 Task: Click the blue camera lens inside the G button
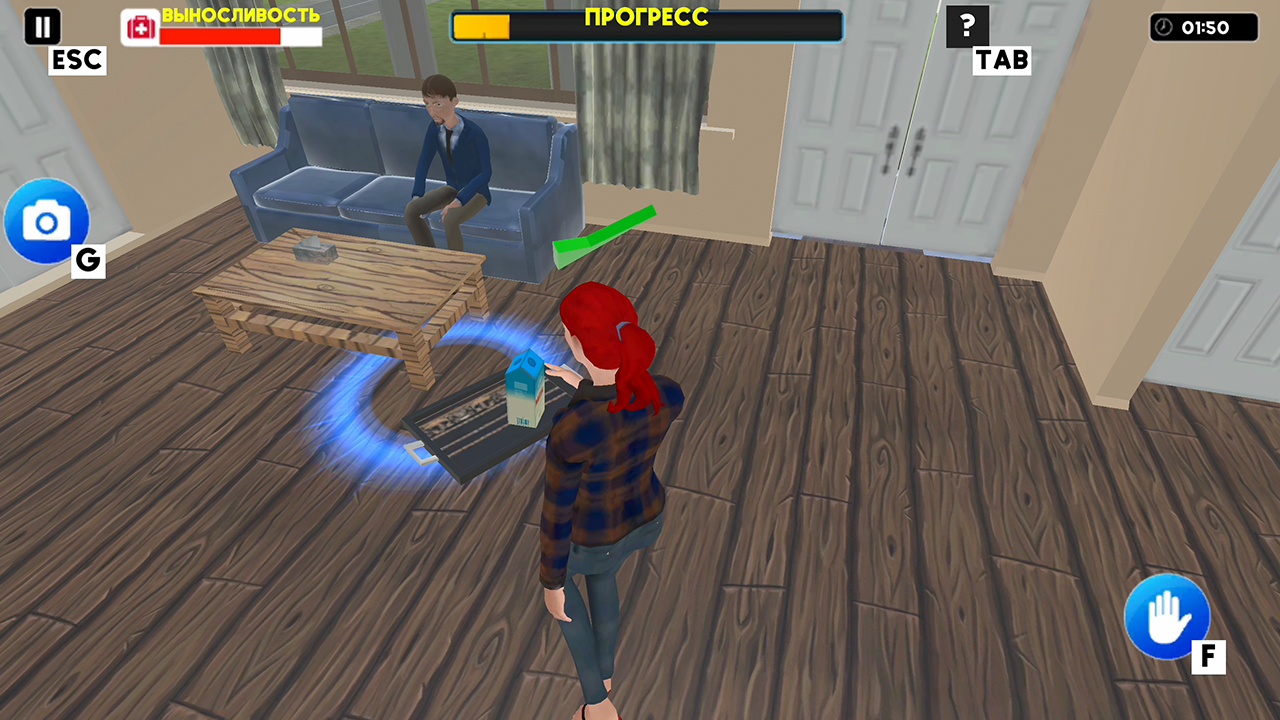(46, 222)
